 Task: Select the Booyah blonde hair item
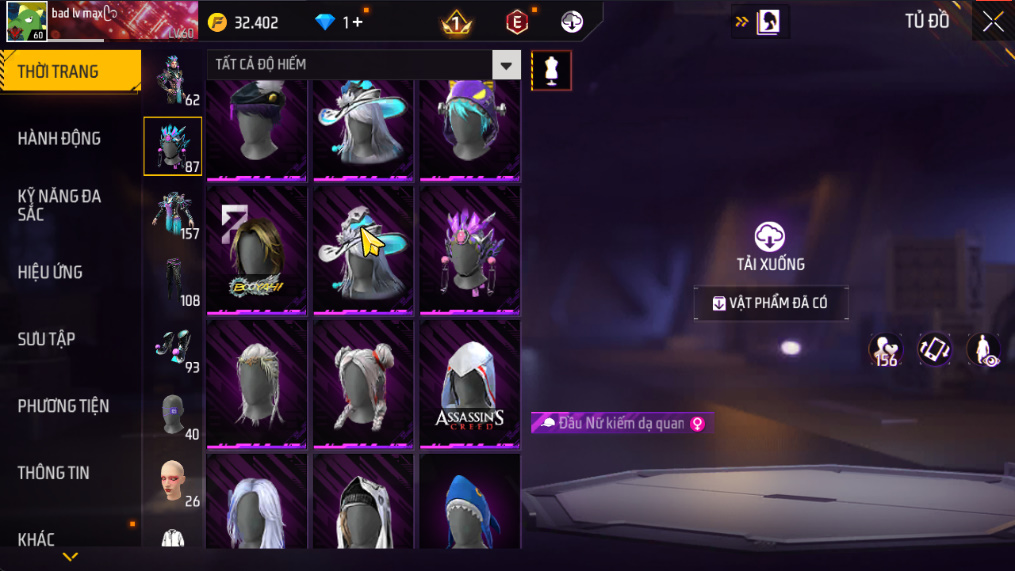pos(257,250)
